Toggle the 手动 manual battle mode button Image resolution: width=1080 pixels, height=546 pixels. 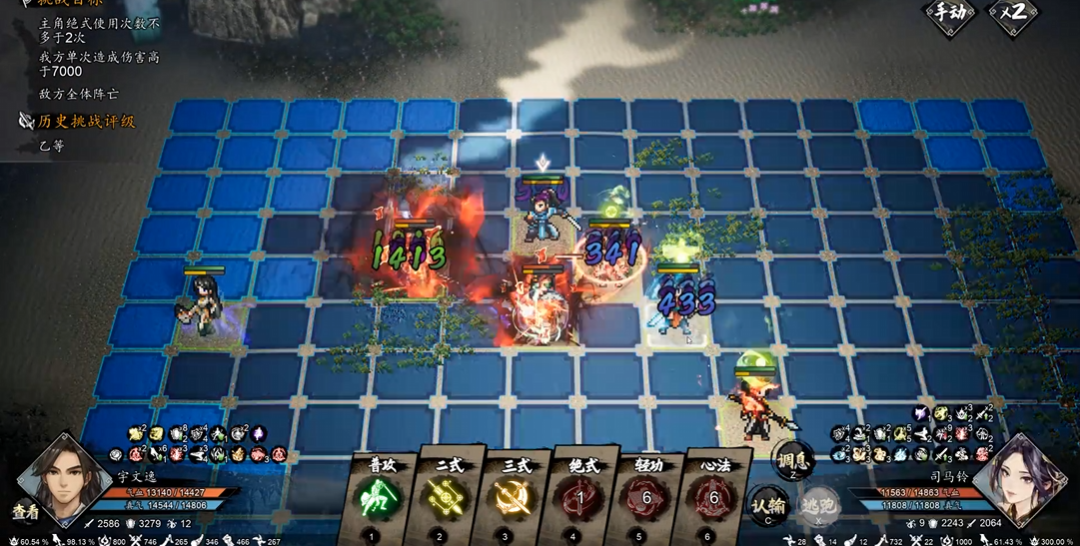pos(948,14)
